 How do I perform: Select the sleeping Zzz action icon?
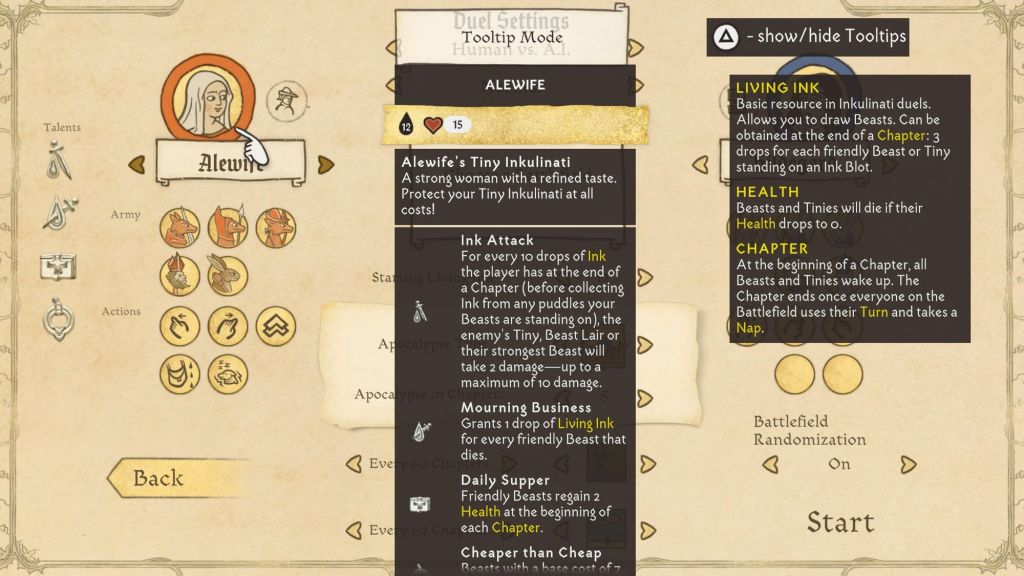pos(228,374)
